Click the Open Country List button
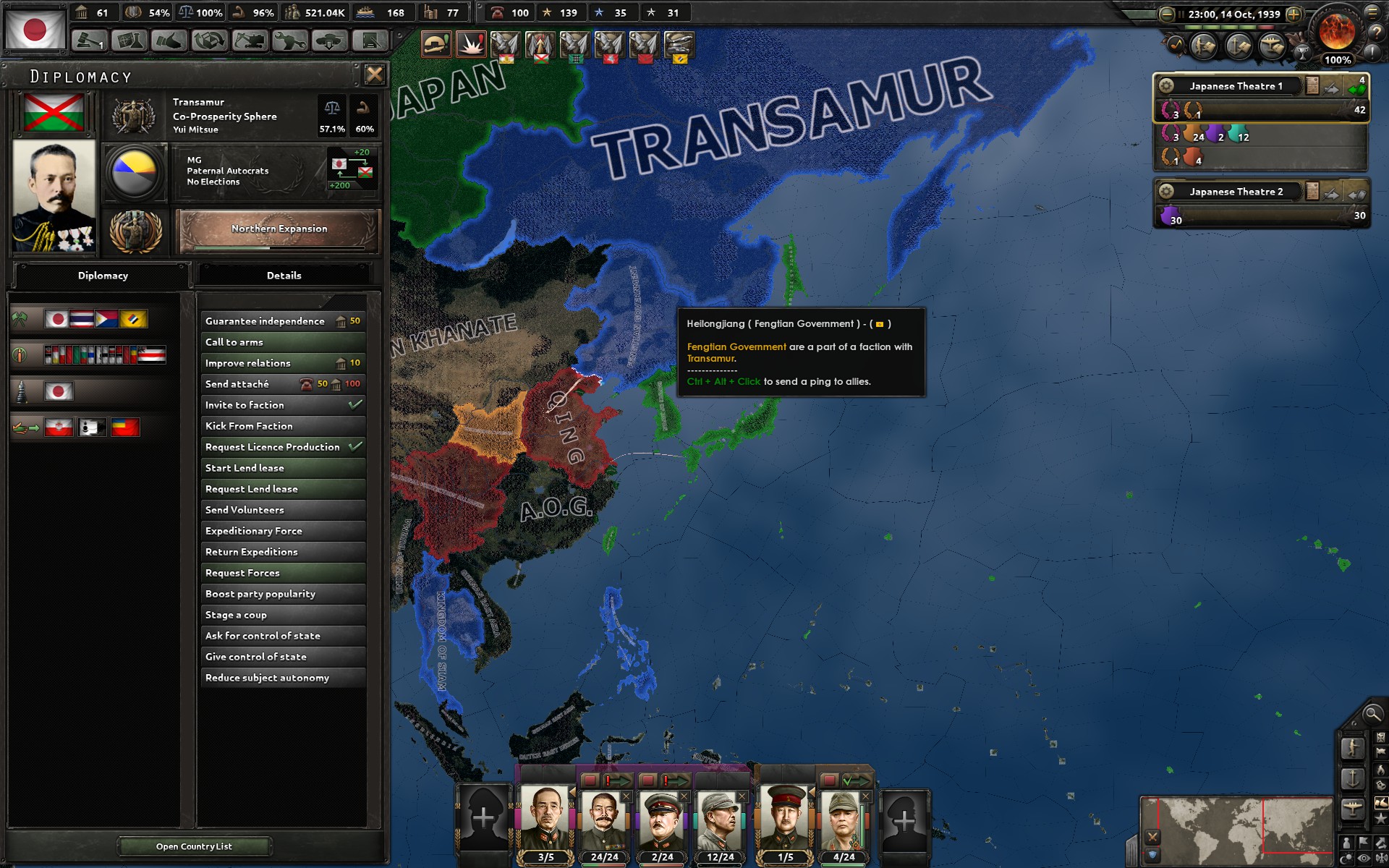 click(x=193, y=846)
